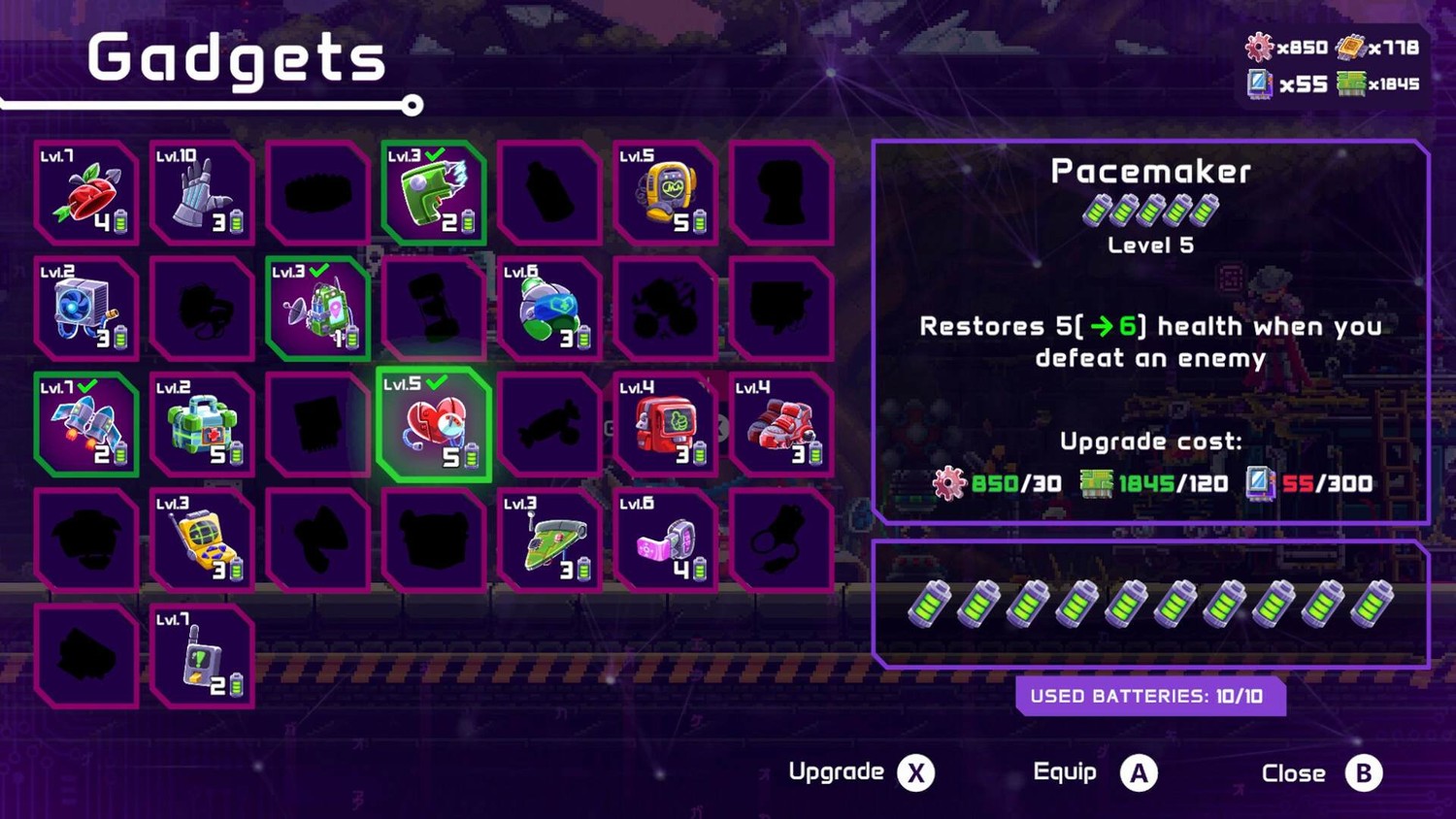Choose the Pacemaker heart gadget

[x=433, y=425]
